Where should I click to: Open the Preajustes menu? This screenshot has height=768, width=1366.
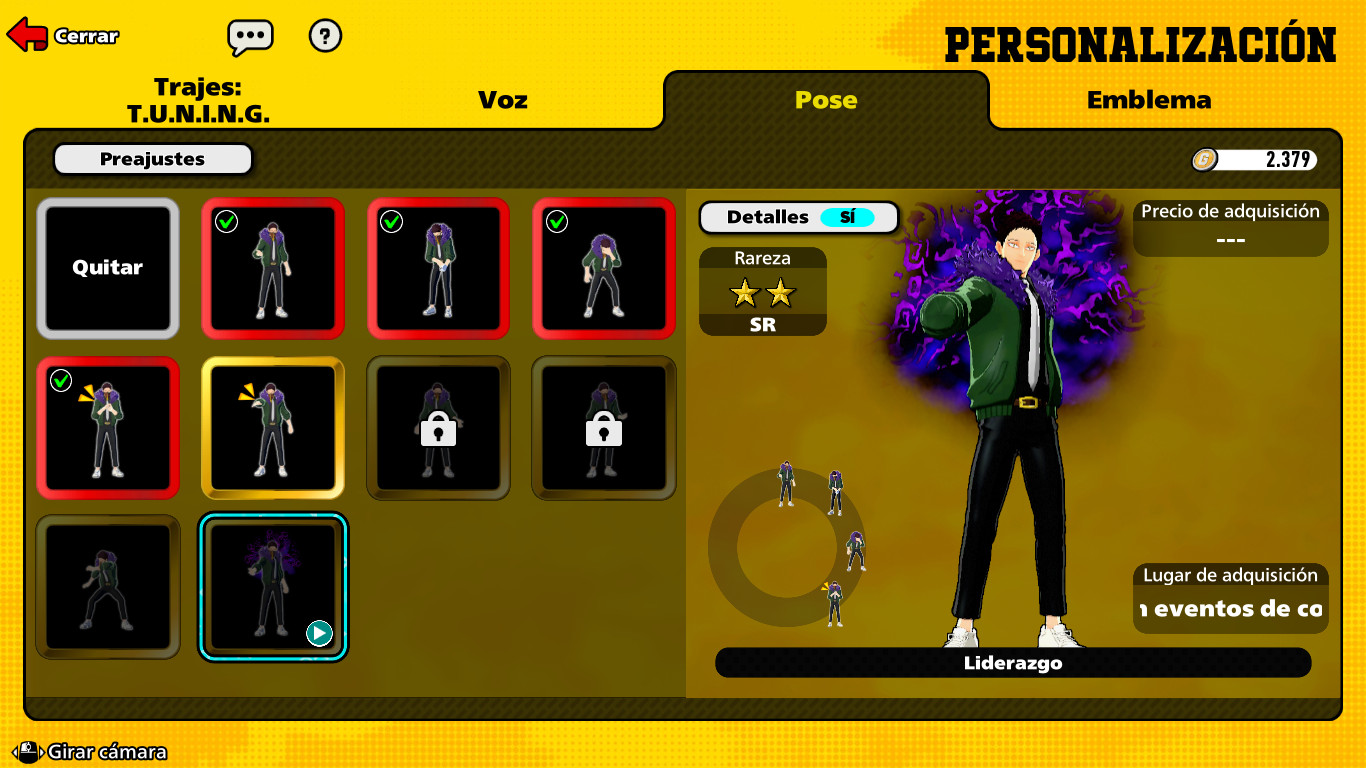[x=152, y=158]
